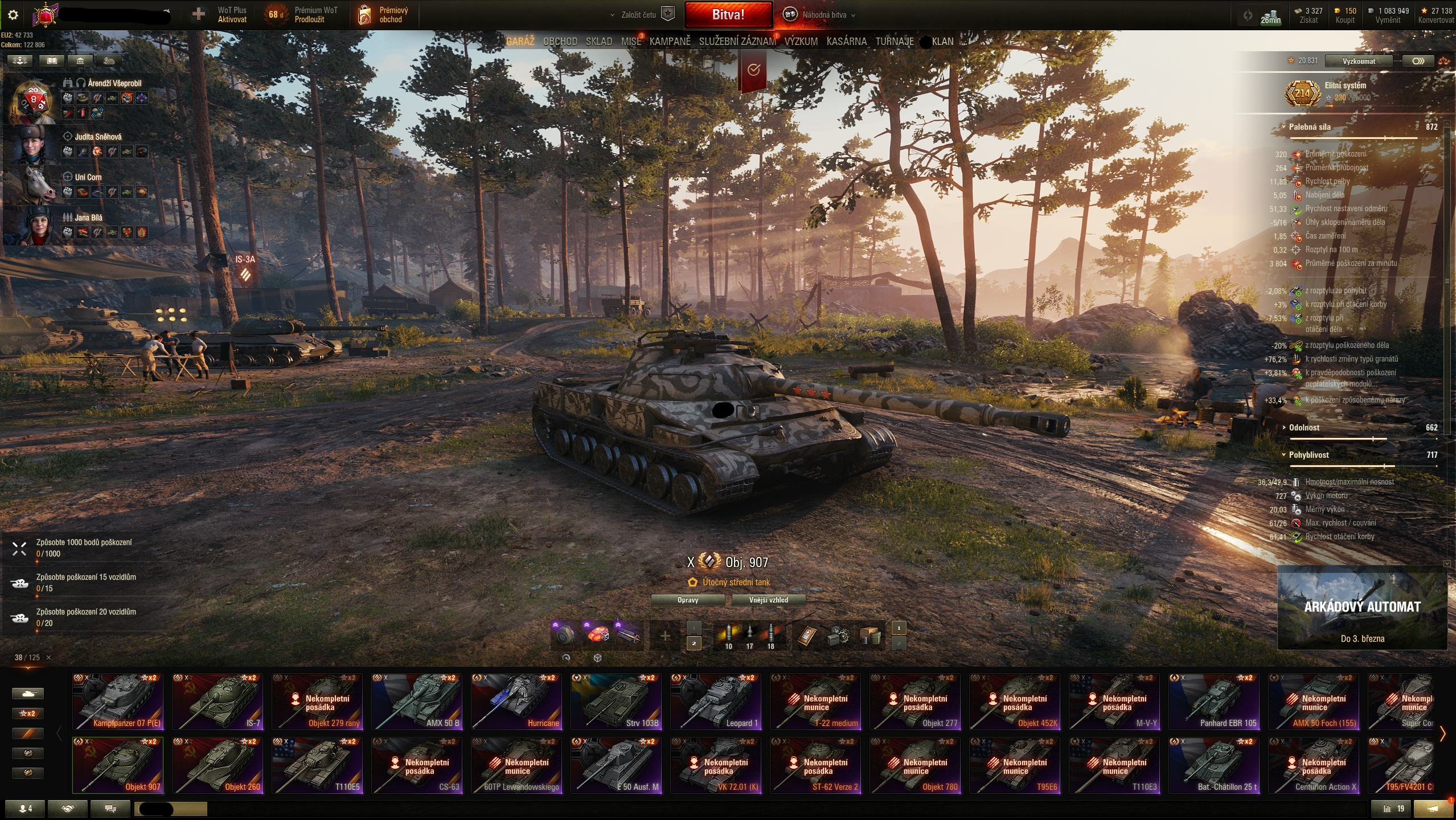Open the Arkádový automat event banner
This screenshot has width=1456, height=820.
coord(1361,608)
